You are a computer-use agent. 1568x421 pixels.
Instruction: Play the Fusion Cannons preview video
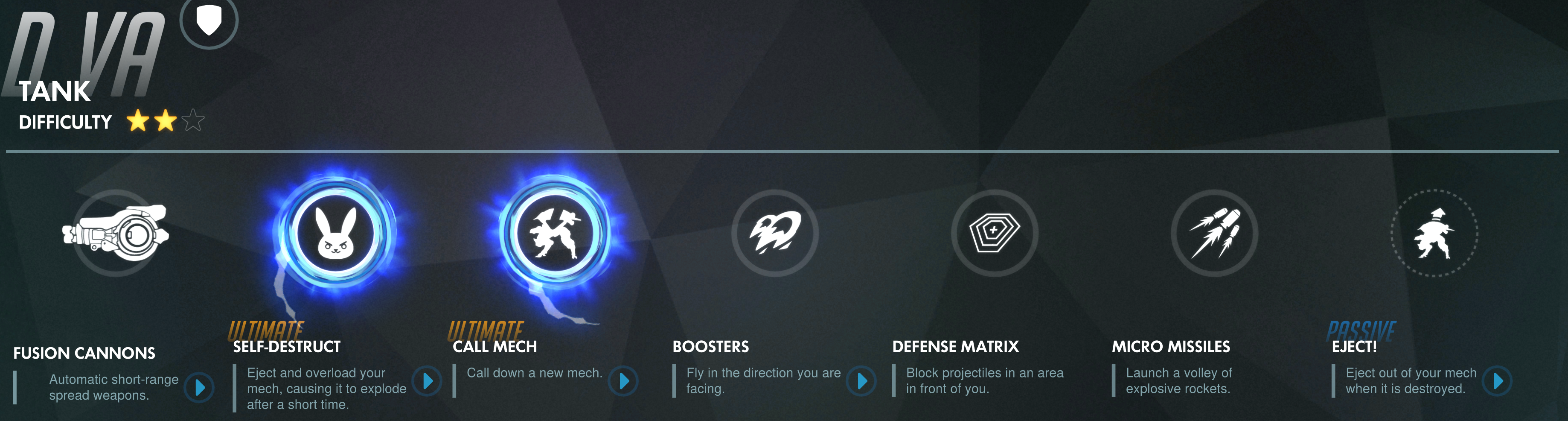point(200,388)
